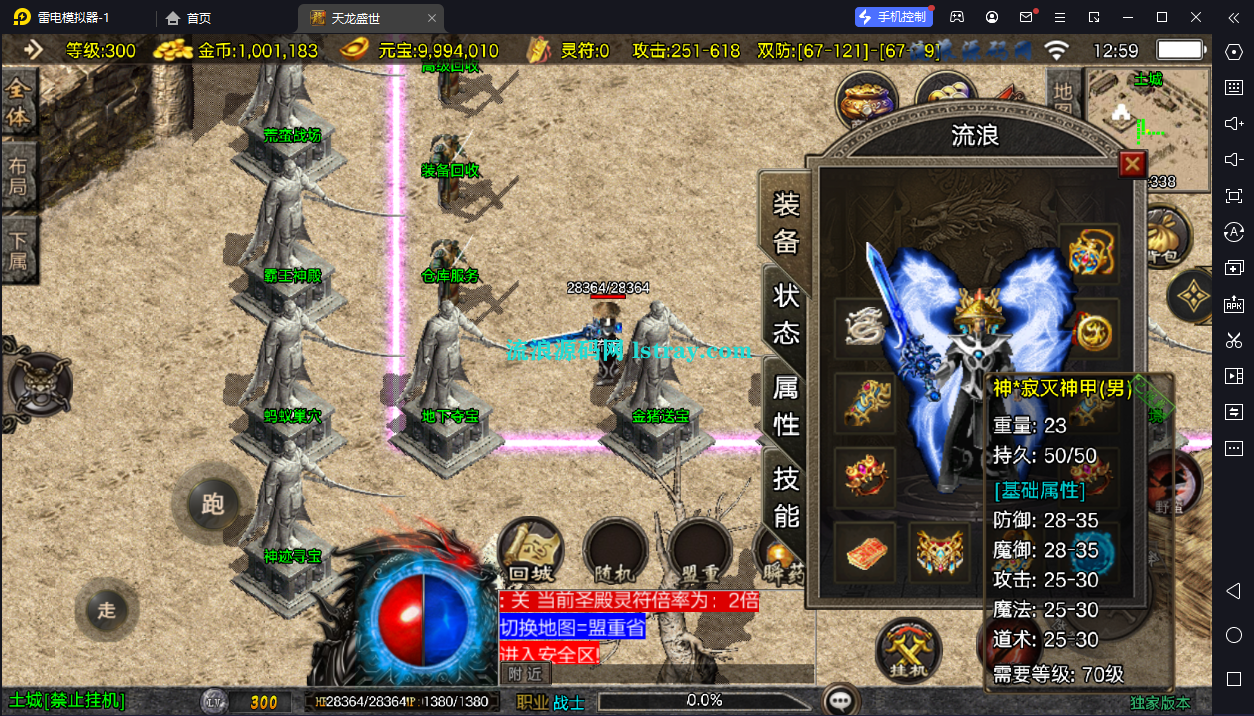Select the 装备 equipment tab

(x=786, y=221)
